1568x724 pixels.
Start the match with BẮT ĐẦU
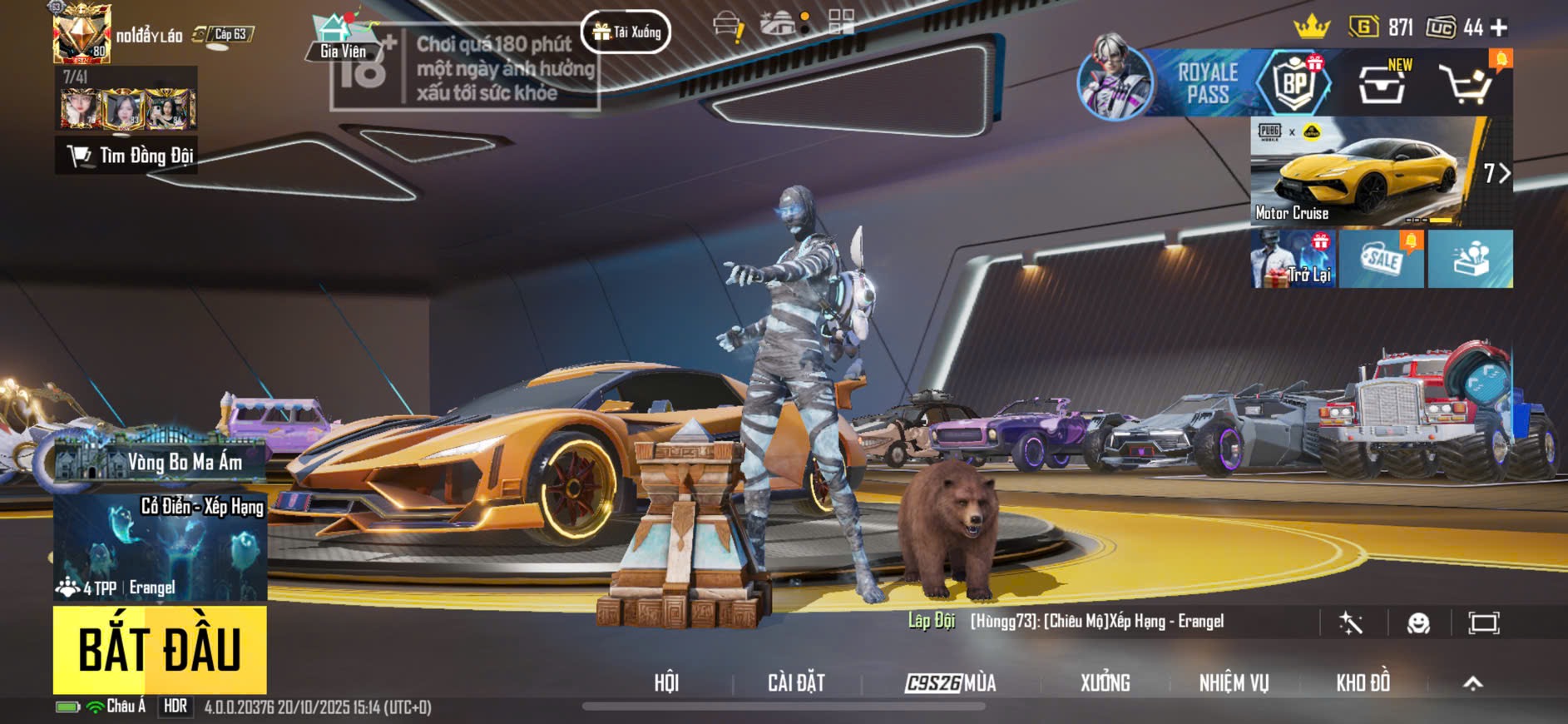click(160, 650)
